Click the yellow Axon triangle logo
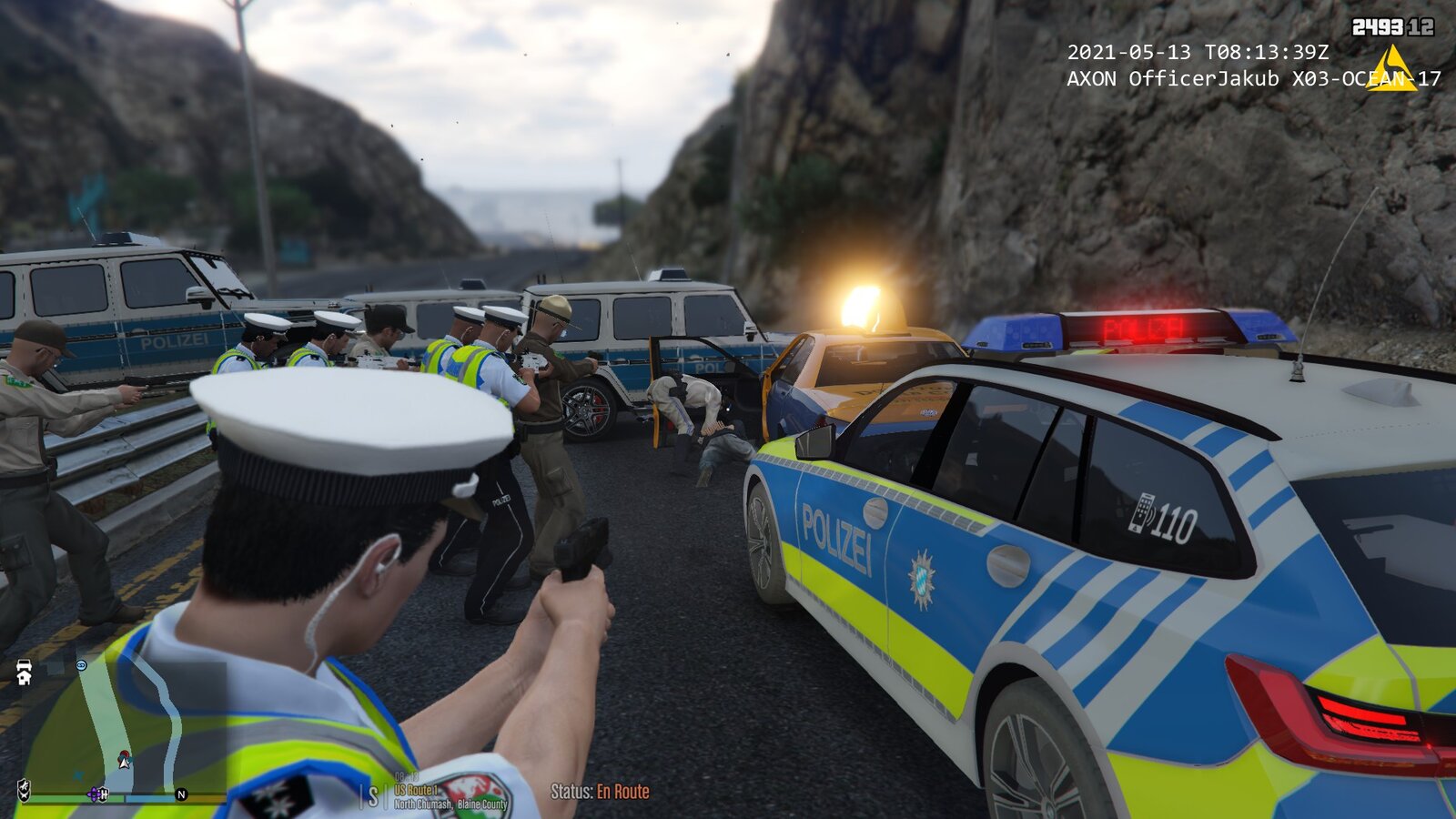The width and height of the screenshot is (1456, 819). pos(1391,69)
